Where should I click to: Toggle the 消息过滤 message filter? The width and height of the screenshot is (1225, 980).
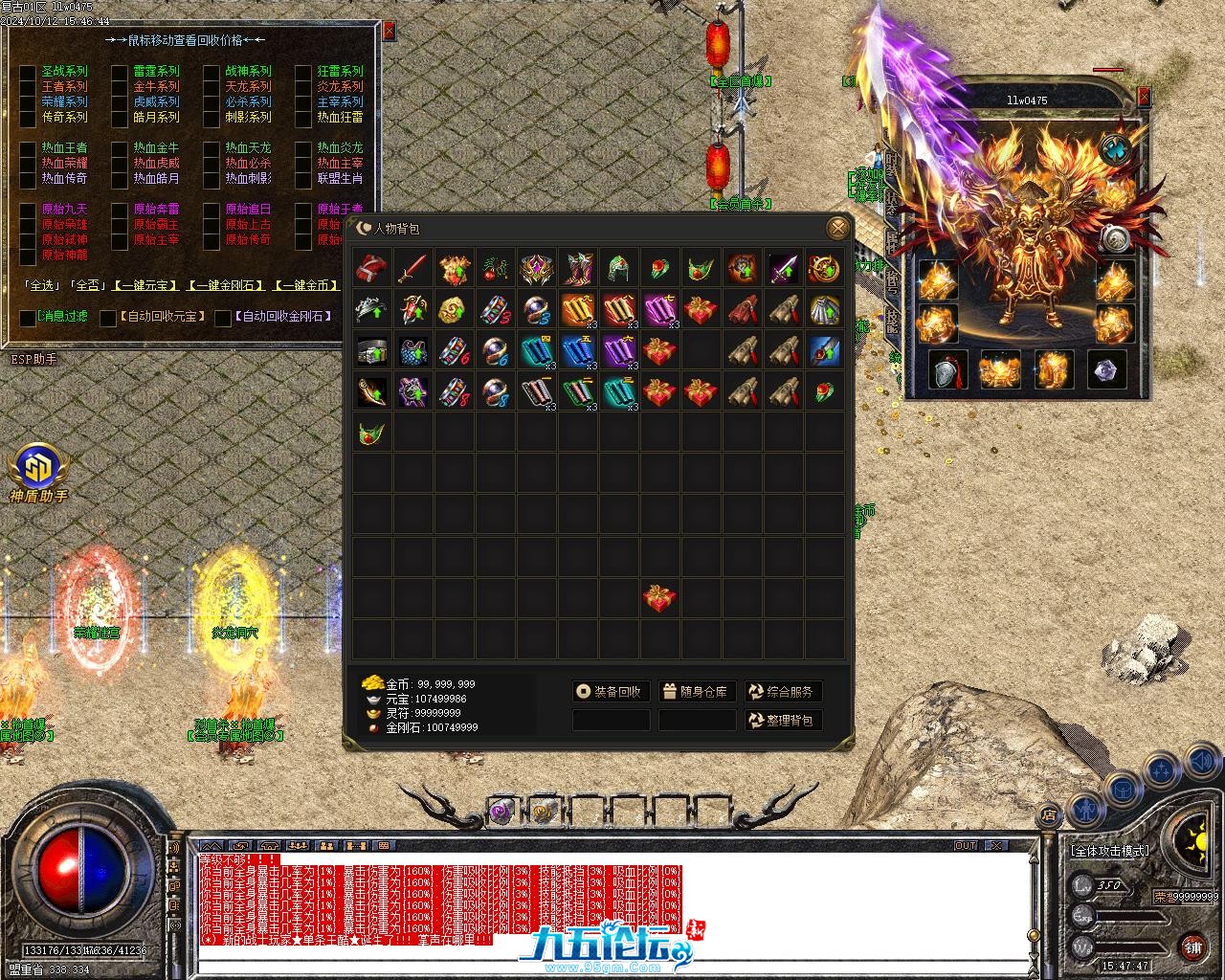(x=28, y=317)
